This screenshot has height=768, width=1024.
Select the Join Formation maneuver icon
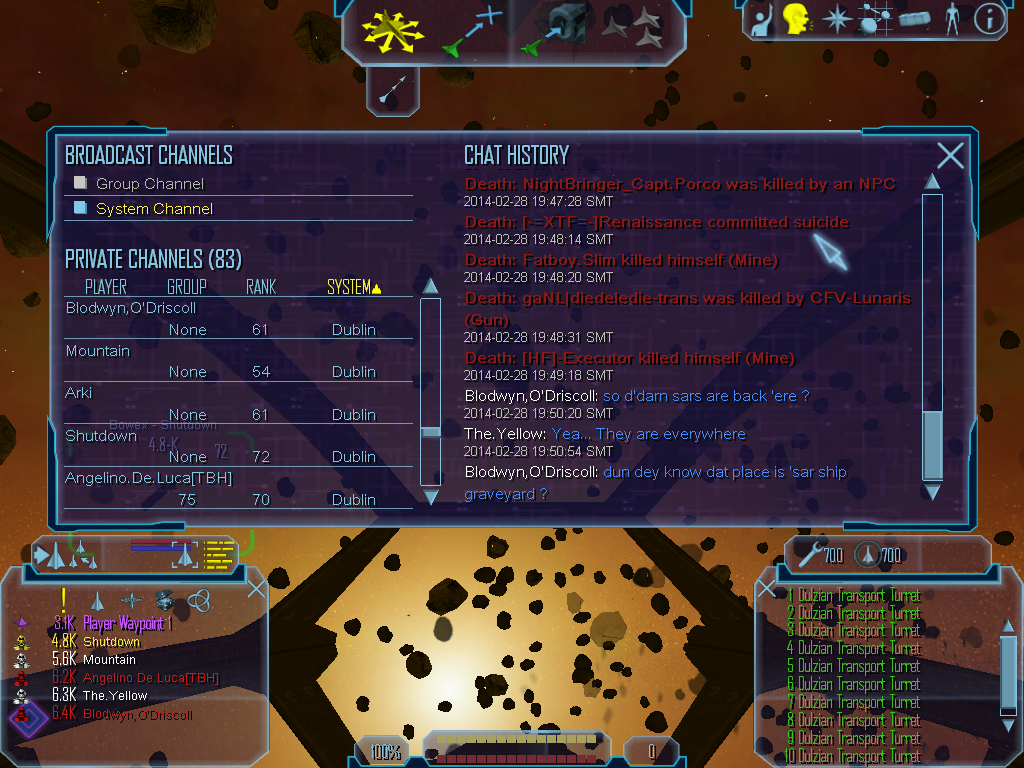pyautogui.click(x=636, y=30)
